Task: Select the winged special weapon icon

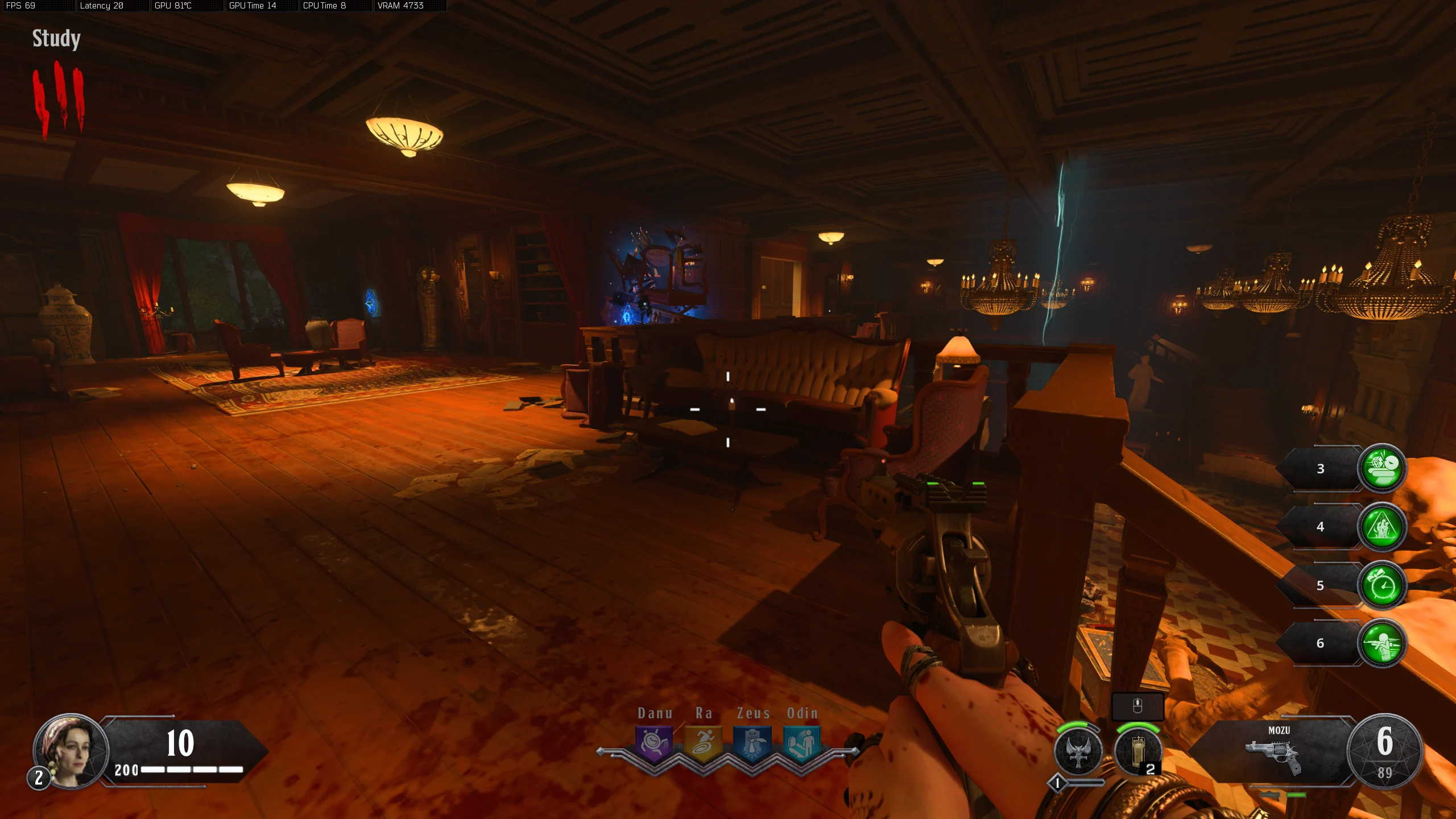Action: tap(1078, 752)
